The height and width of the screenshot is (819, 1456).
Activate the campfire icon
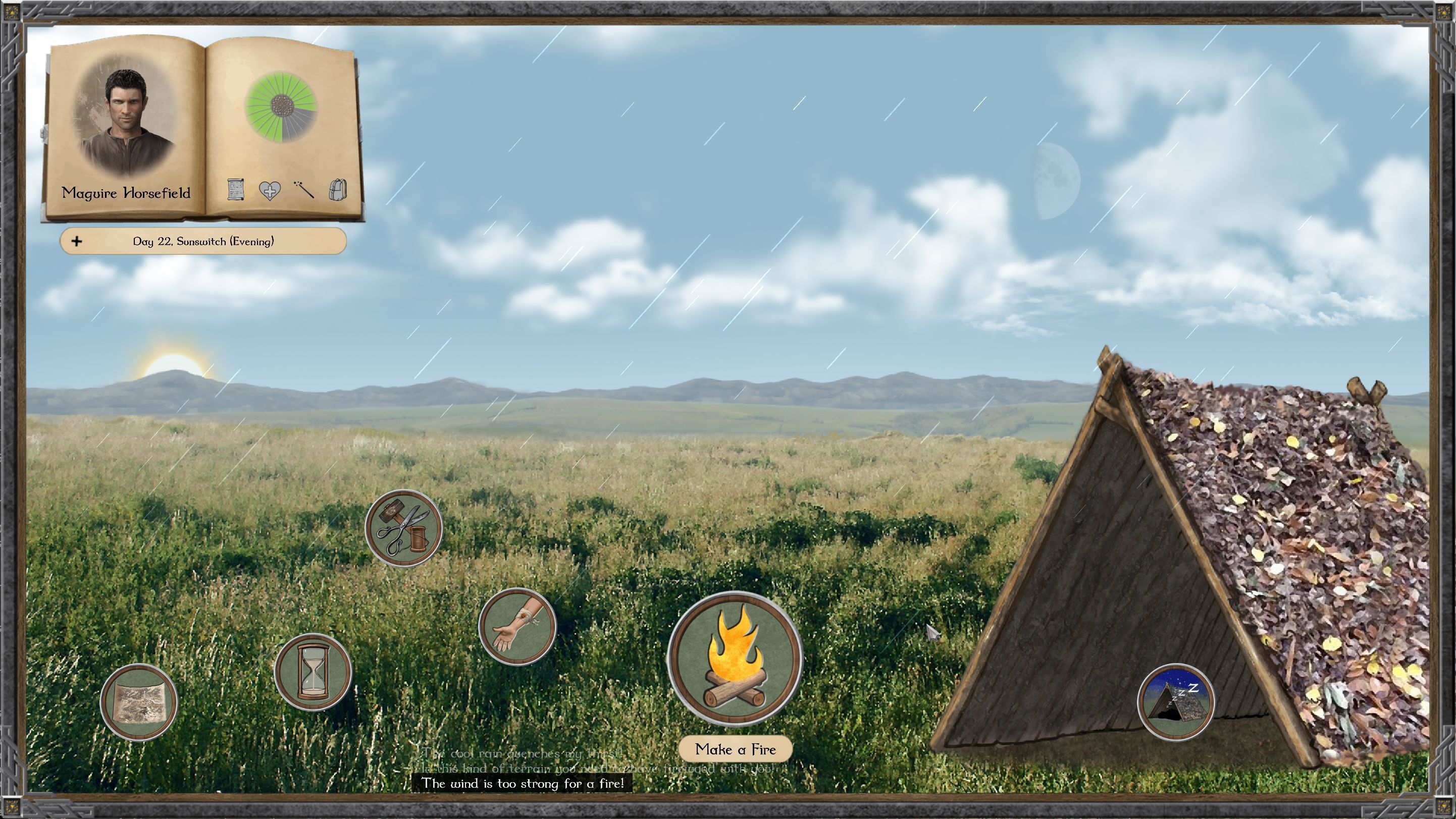735,659
